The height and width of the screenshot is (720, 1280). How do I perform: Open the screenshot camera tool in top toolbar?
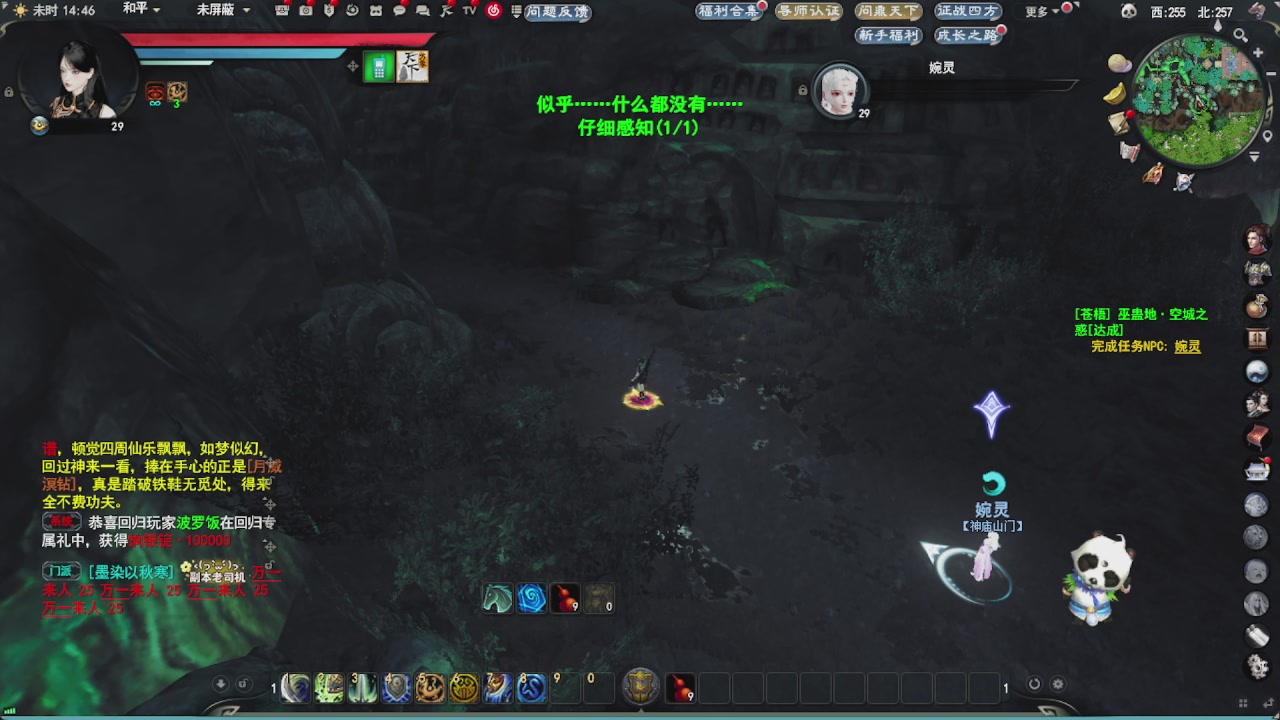pyautogui.click(x=308, y=12)
